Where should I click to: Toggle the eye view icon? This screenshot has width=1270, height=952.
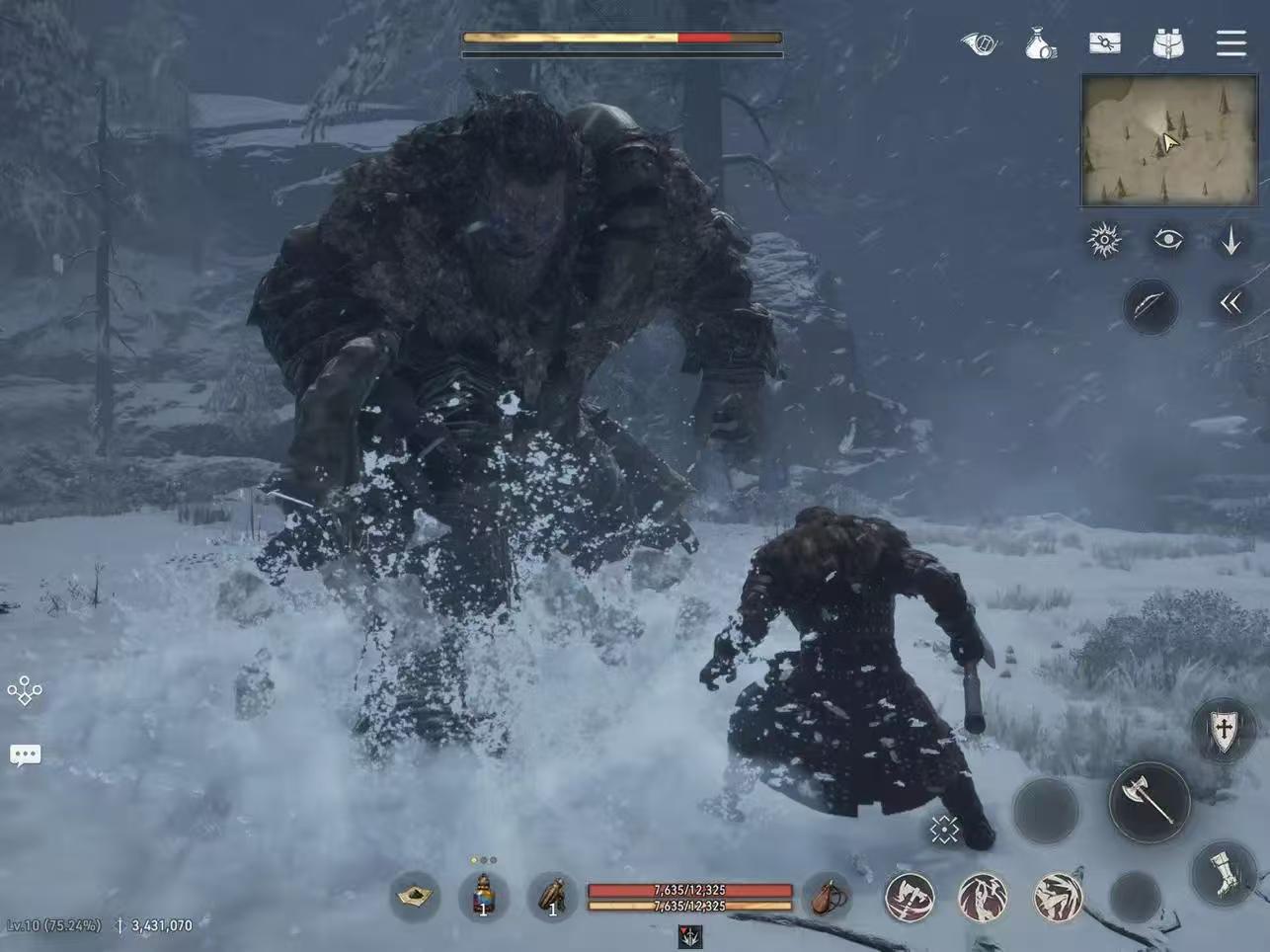(x=1168, y=239)
